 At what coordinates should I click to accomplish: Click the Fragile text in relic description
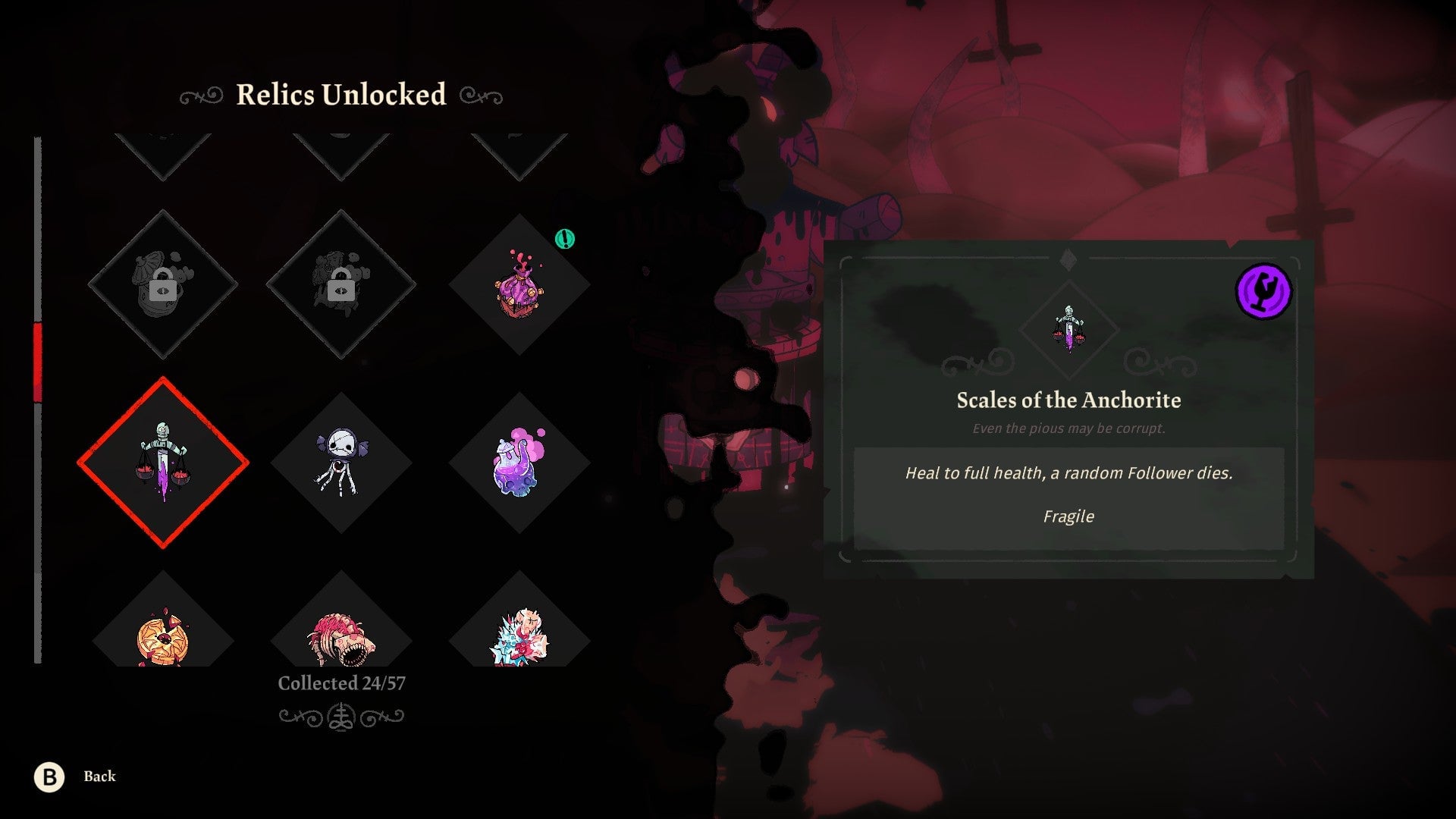[1068, 516]
